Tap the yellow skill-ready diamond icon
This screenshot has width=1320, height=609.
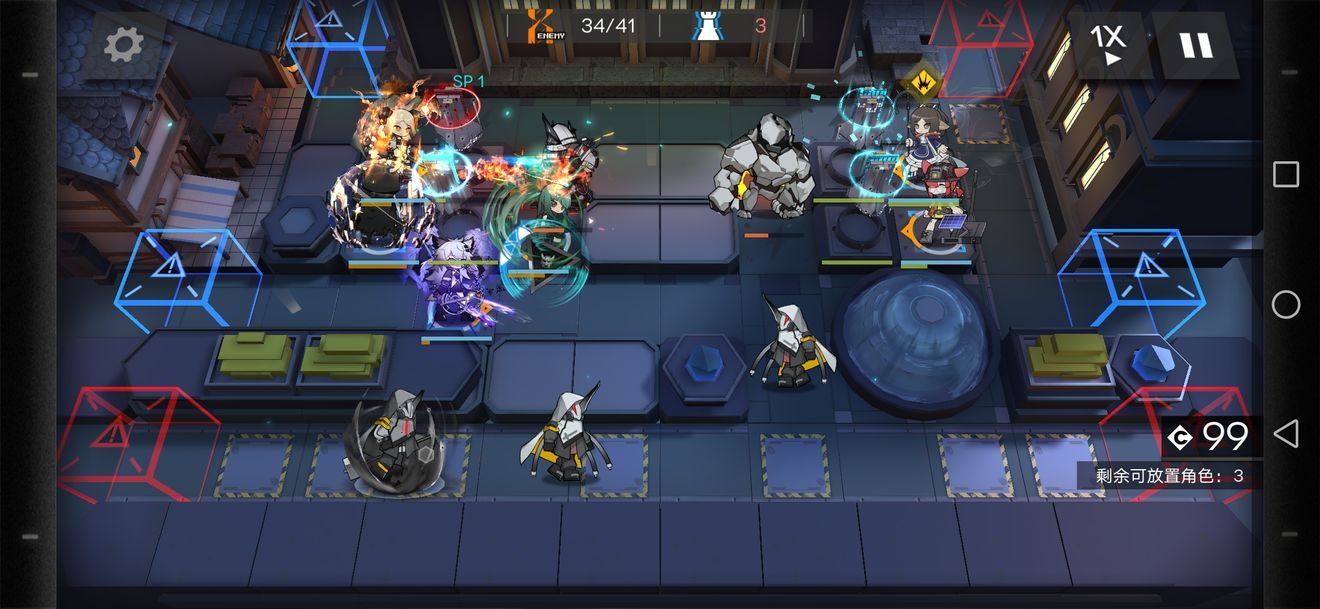(x=920, y=78)
